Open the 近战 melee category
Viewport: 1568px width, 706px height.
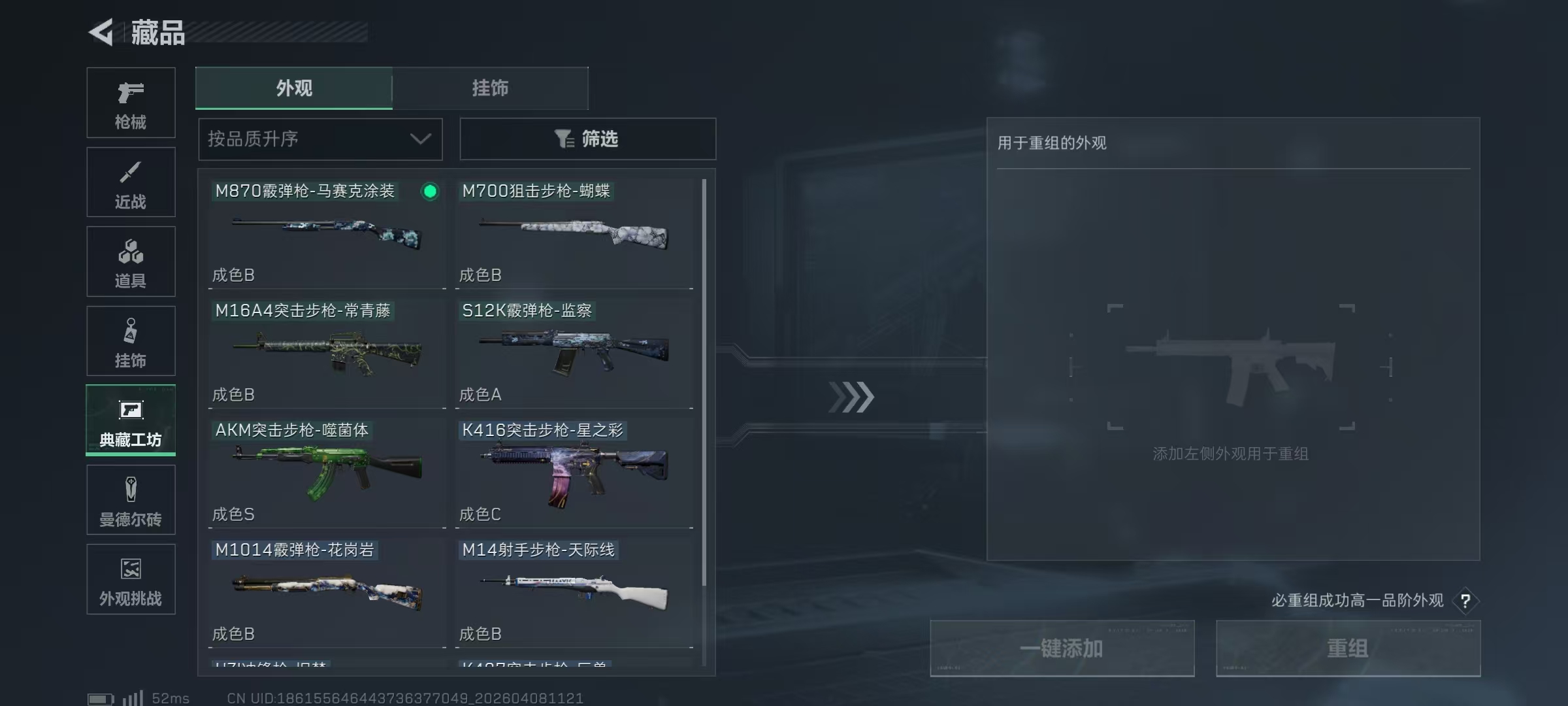point(131,182)
